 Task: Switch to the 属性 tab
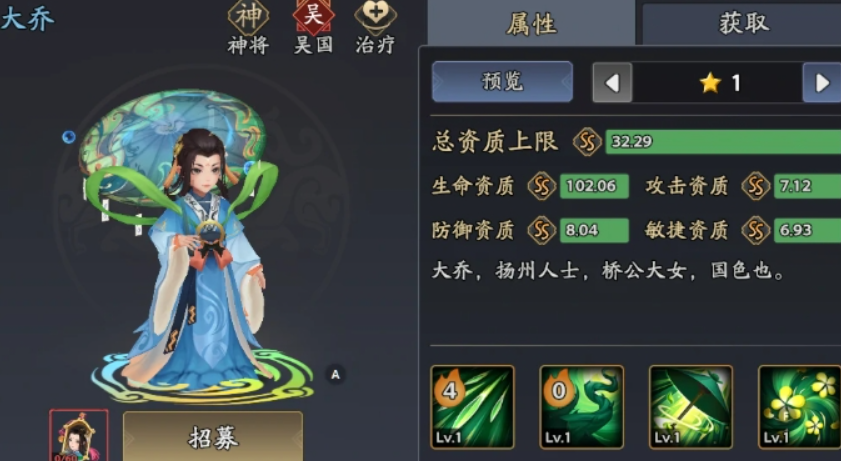[x=531, y=24]
